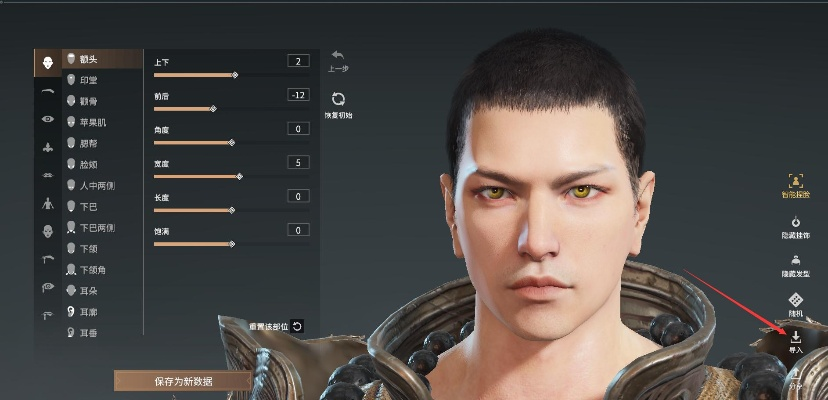Click the 角度 value box
The width and height of the screenshot is (828, 400).
click(x=297, y=129)
